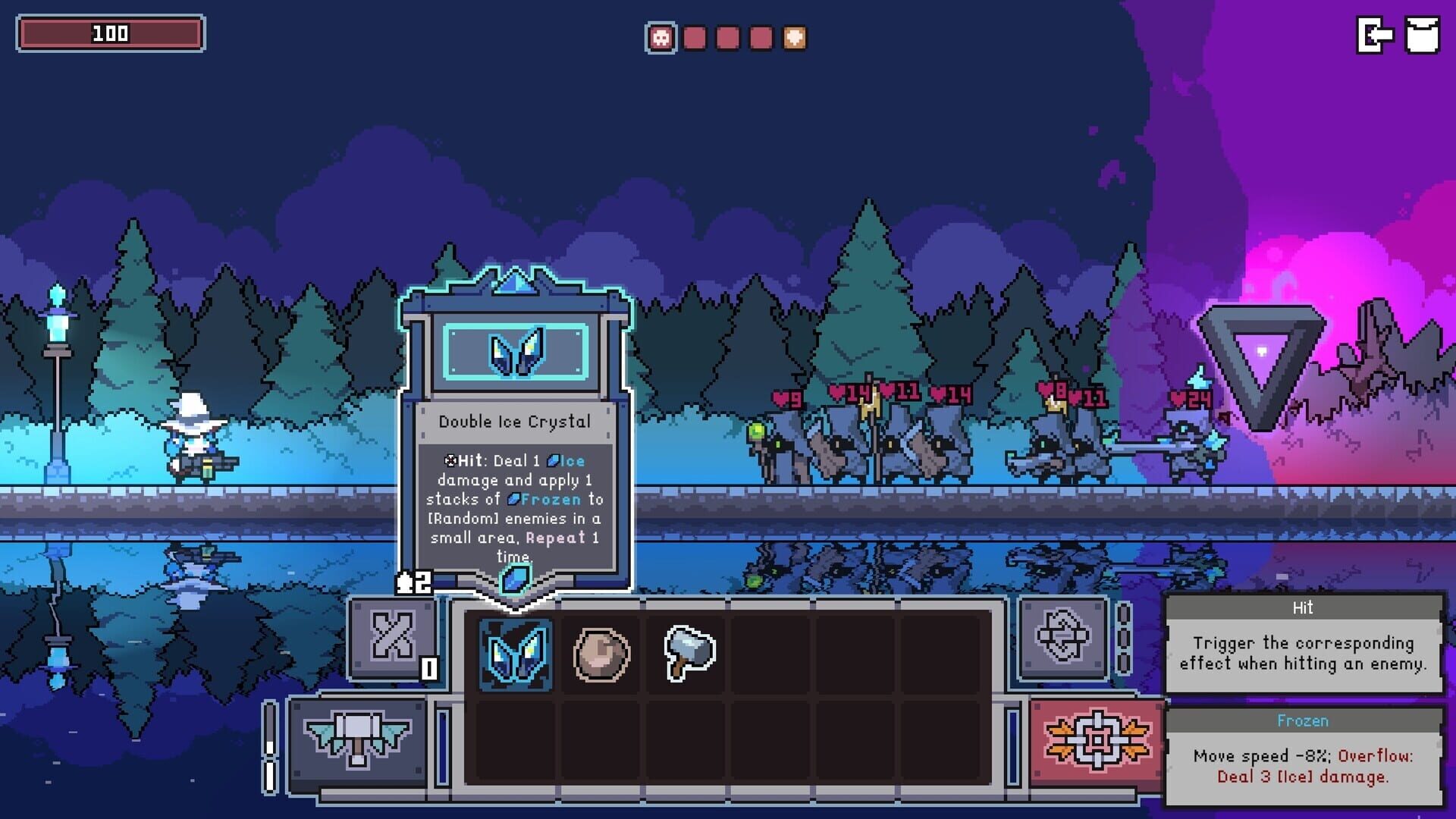Expand the Double Ice Crystal card details

517,421
